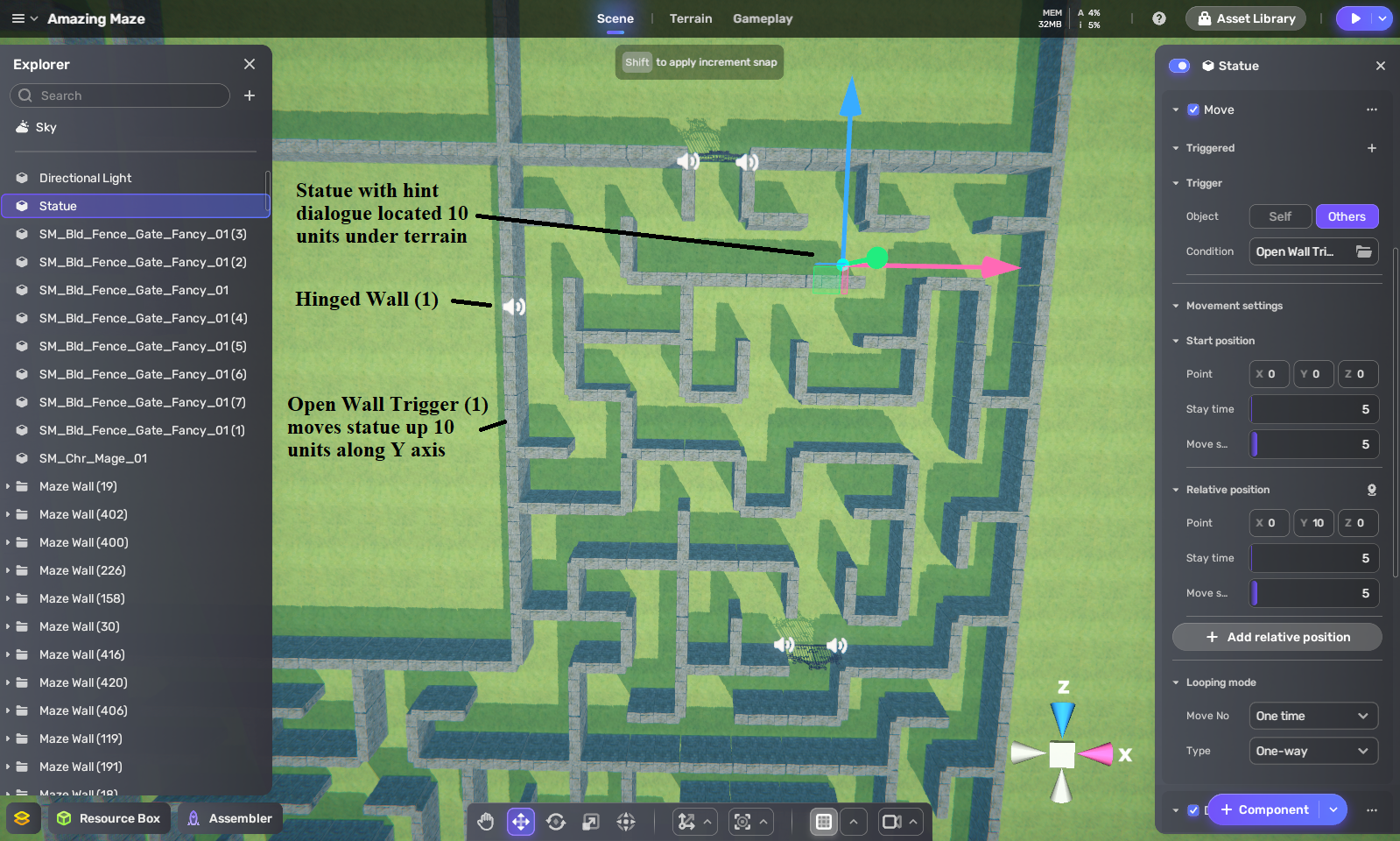The height and width of the screenshot is (841, 1400).
Task: Expand the Maze Wall (19) folder
Action: (8, 486)
